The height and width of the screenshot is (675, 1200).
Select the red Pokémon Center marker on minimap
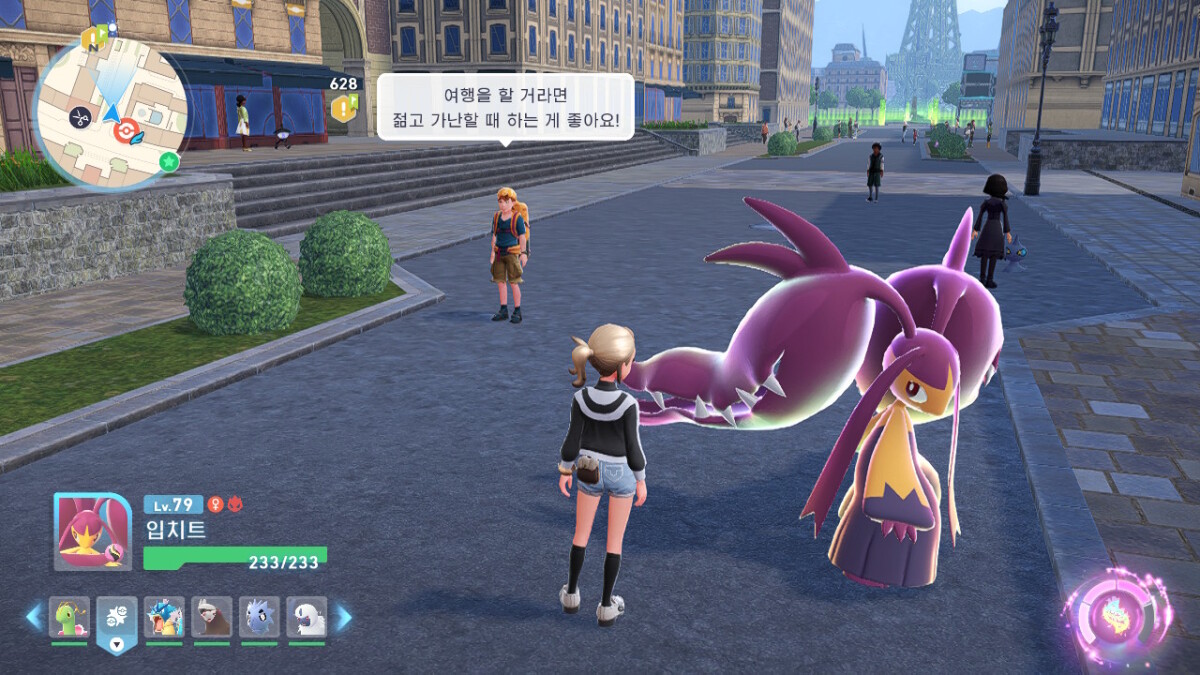click(125, 130)
